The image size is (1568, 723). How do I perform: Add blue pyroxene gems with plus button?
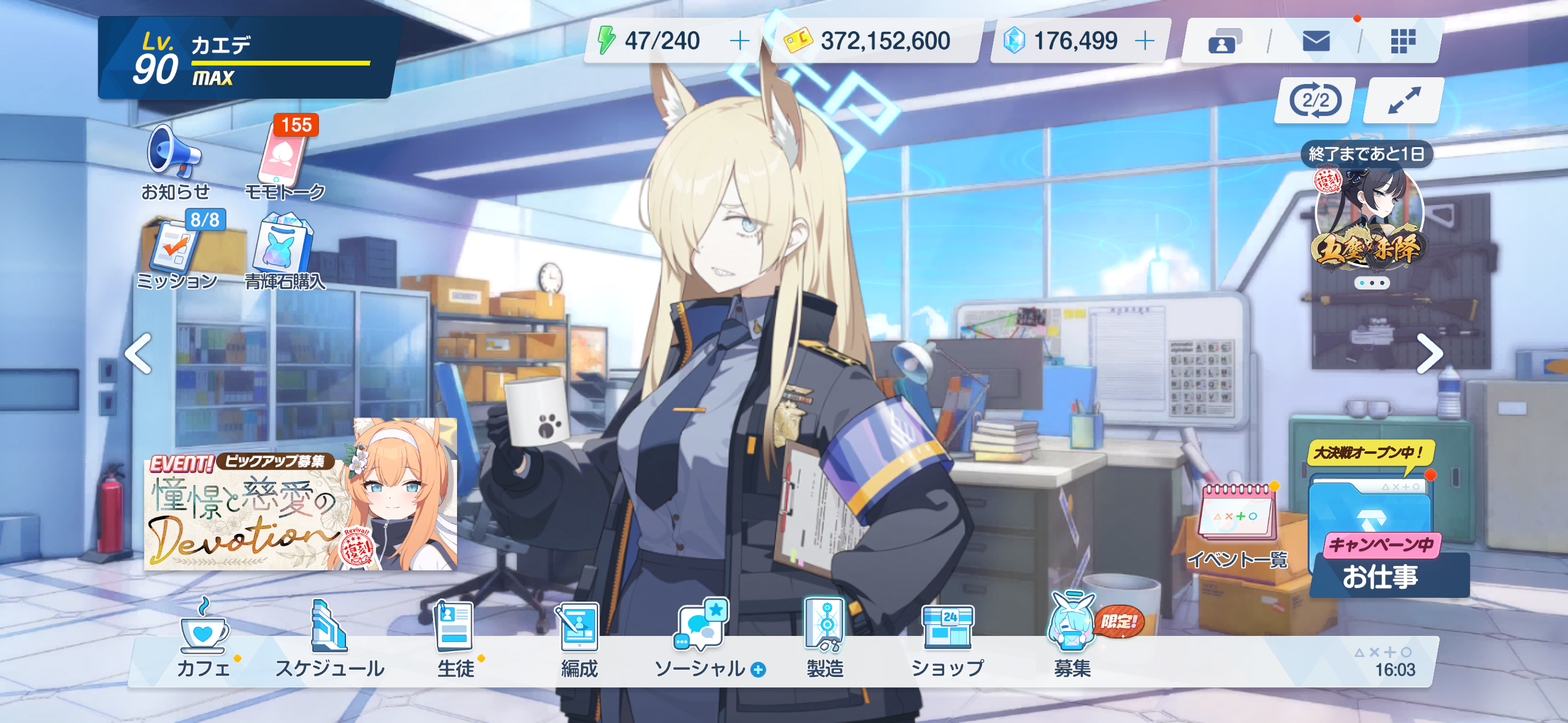[x=1145, y=41]
